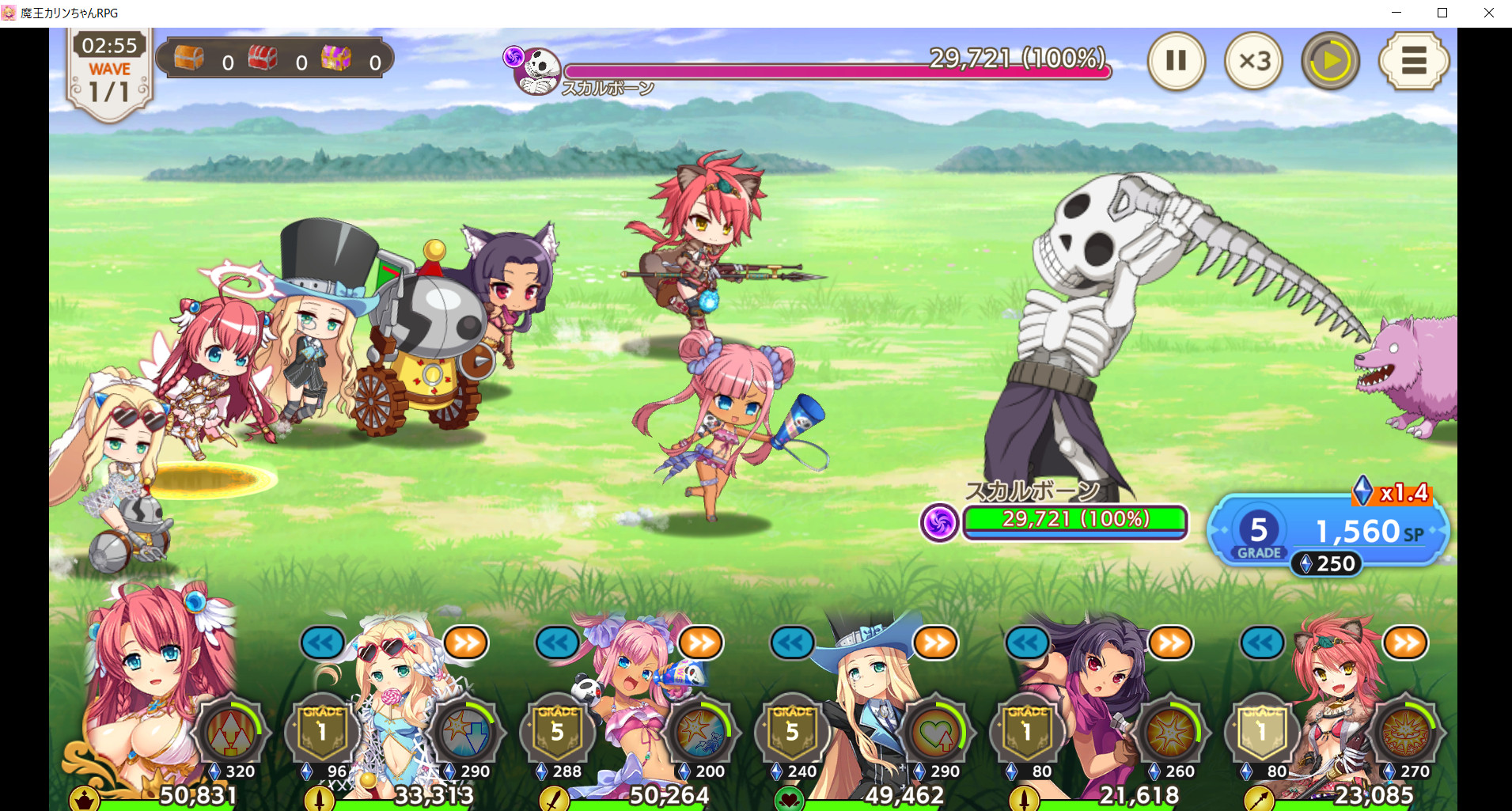Move the pink-haired dancer backward
The image size is (1512, 811).
557,642
